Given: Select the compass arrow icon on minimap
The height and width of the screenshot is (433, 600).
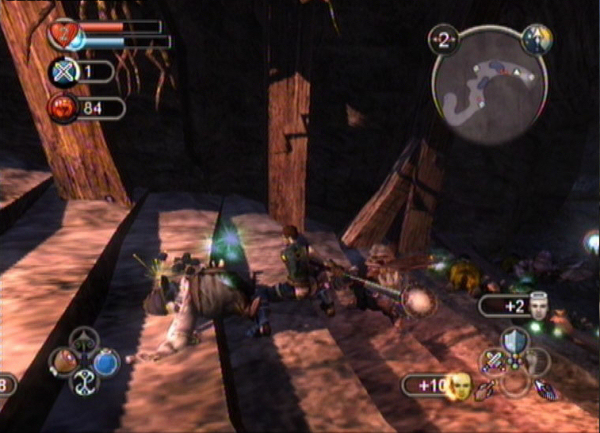Looking at the screenshot, I should (536, 39).
